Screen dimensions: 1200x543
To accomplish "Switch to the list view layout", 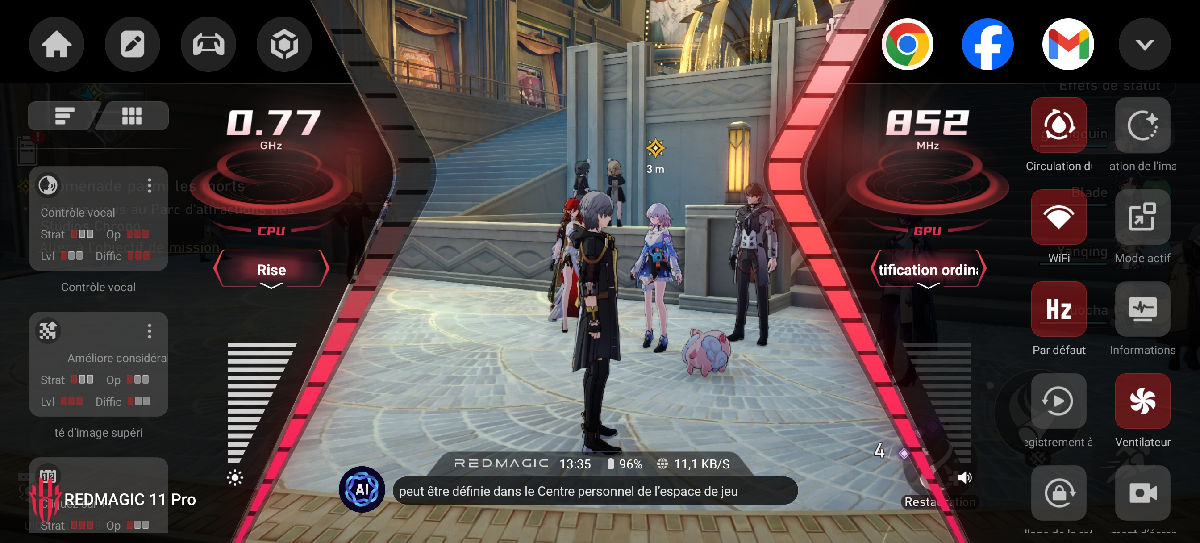I will pyautogui.click(x=65, y=116).
